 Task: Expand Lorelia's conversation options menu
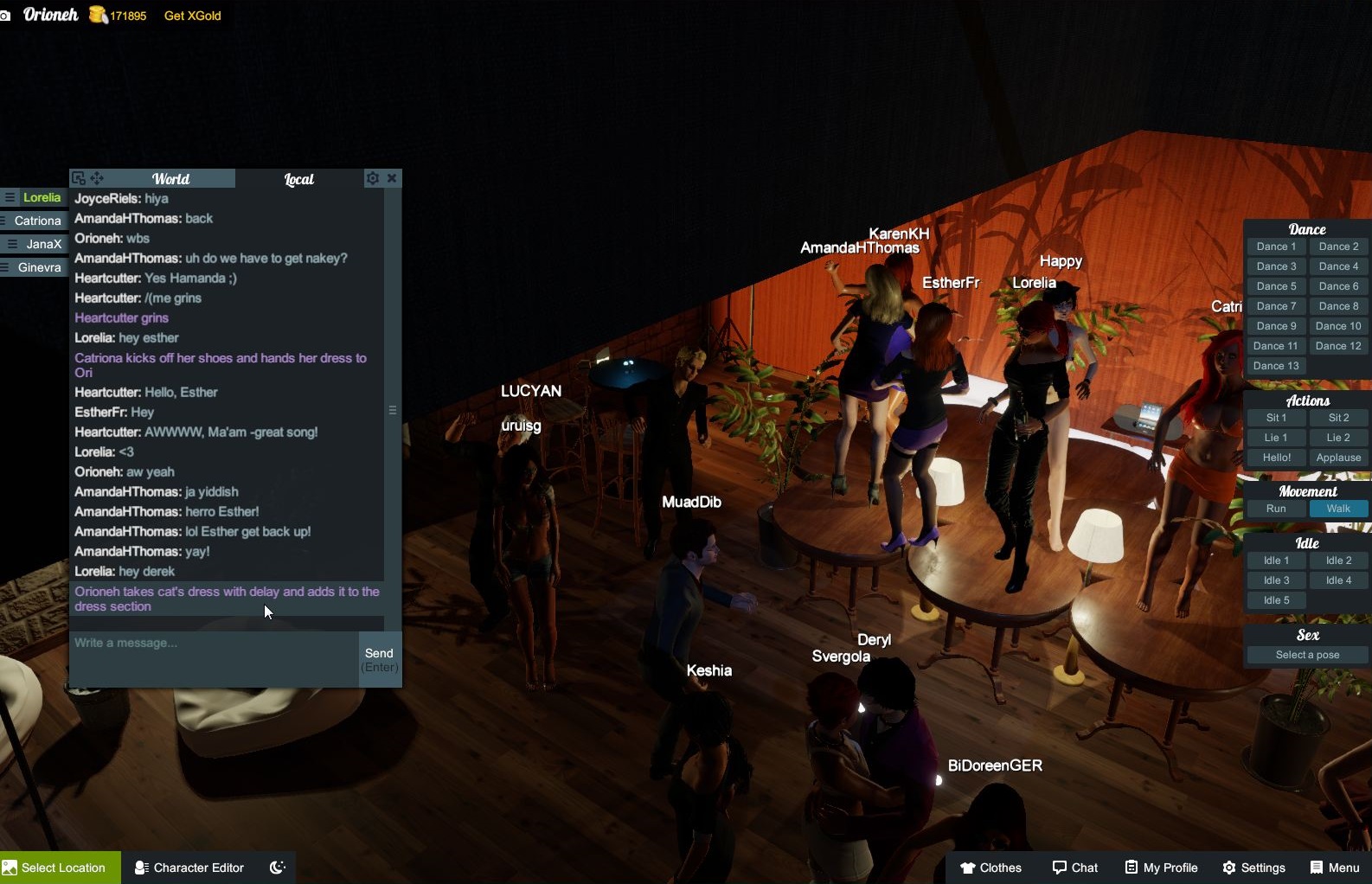click(x=10, y=197)
